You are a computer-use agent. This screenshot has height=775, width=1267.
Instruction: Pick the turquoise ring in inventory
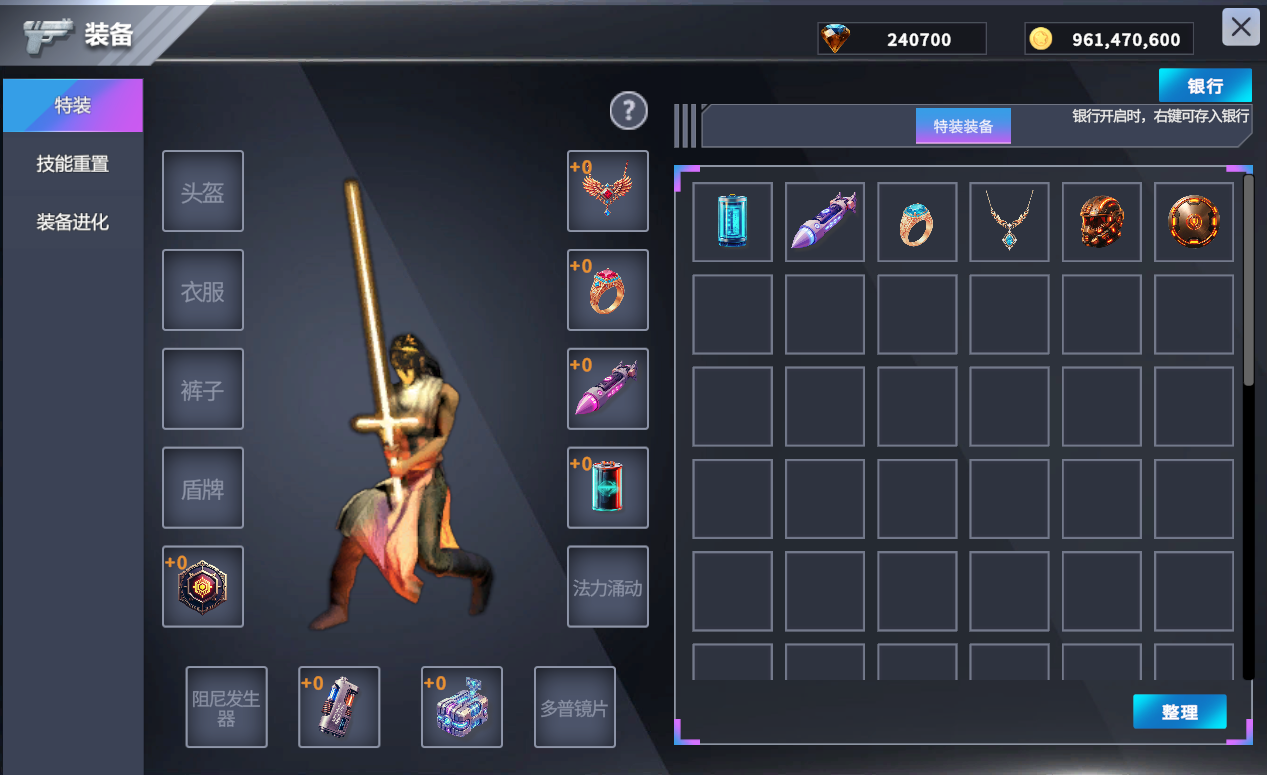coord(917,222)
